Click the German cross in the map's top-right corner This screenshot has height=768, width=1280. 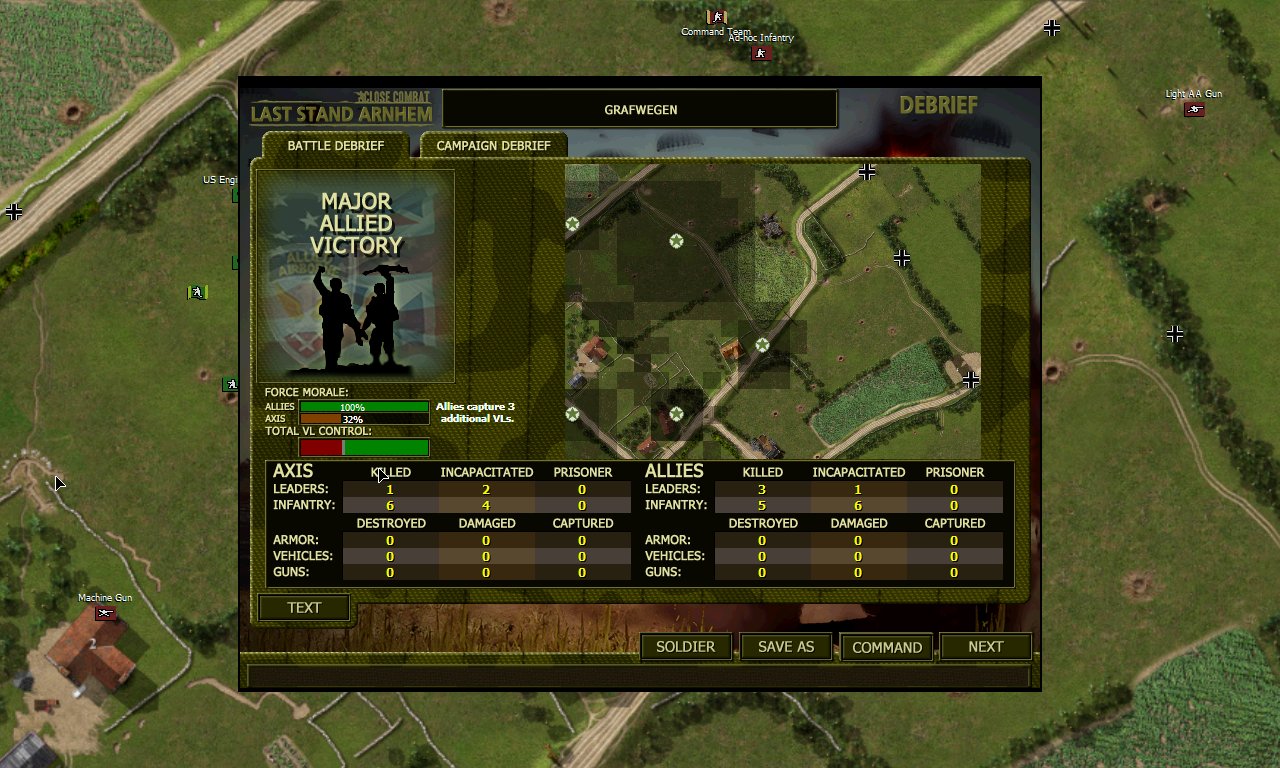click(867, 171)
